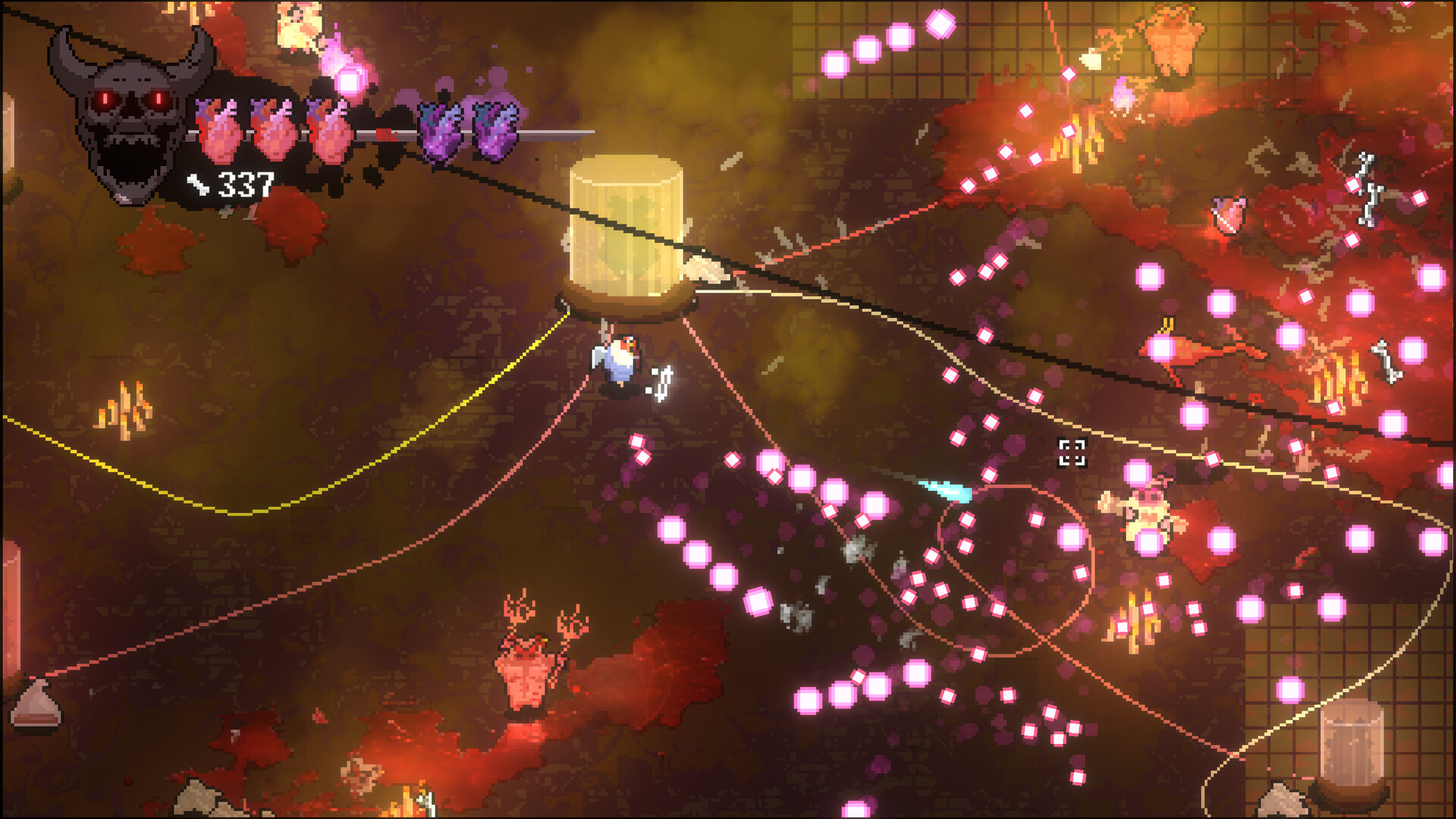Select the leftmost purple corrupted heart

440,129
